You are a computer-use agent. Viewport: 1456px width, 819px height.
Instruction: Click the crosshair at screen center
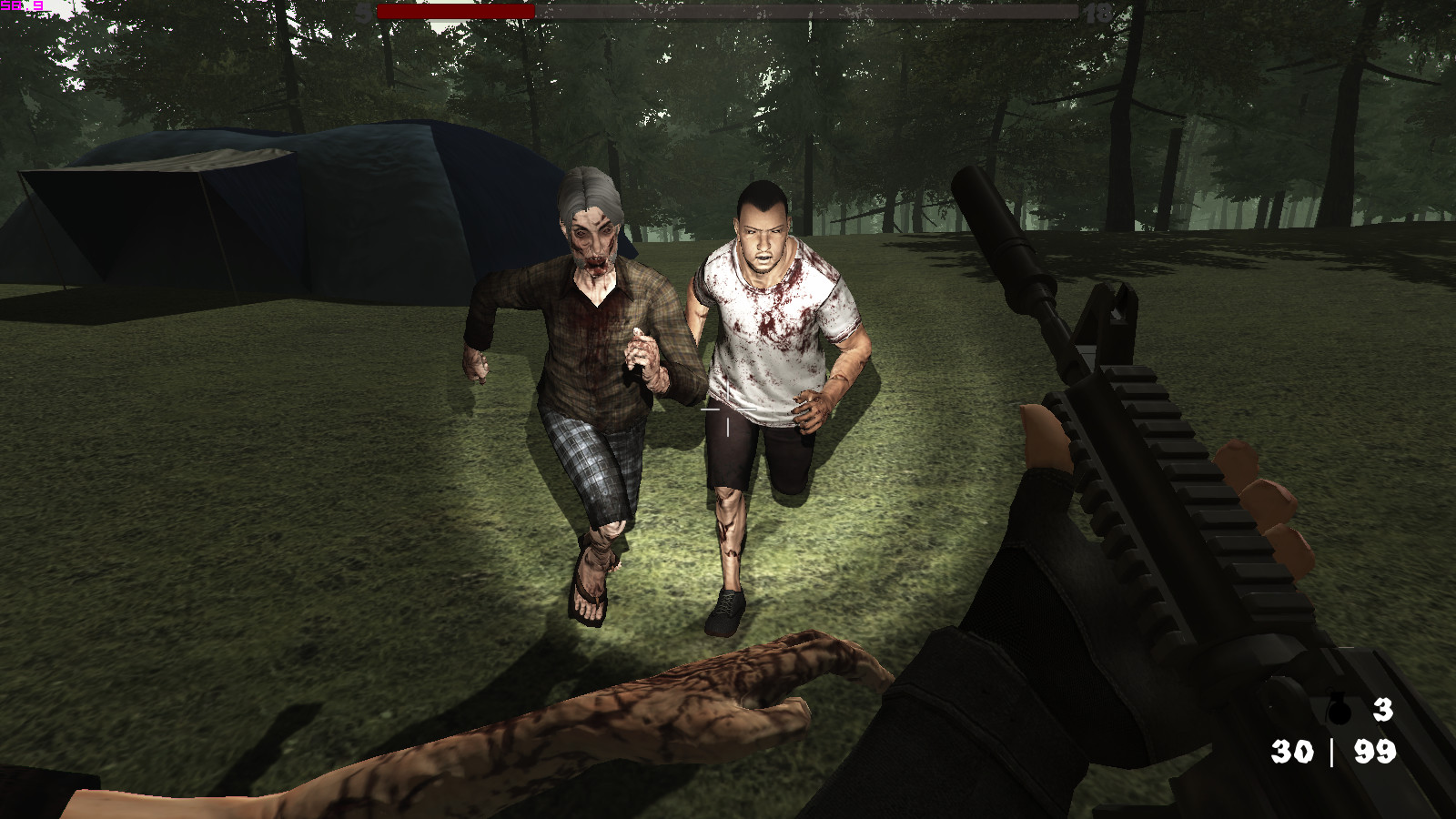click(726, 409)
